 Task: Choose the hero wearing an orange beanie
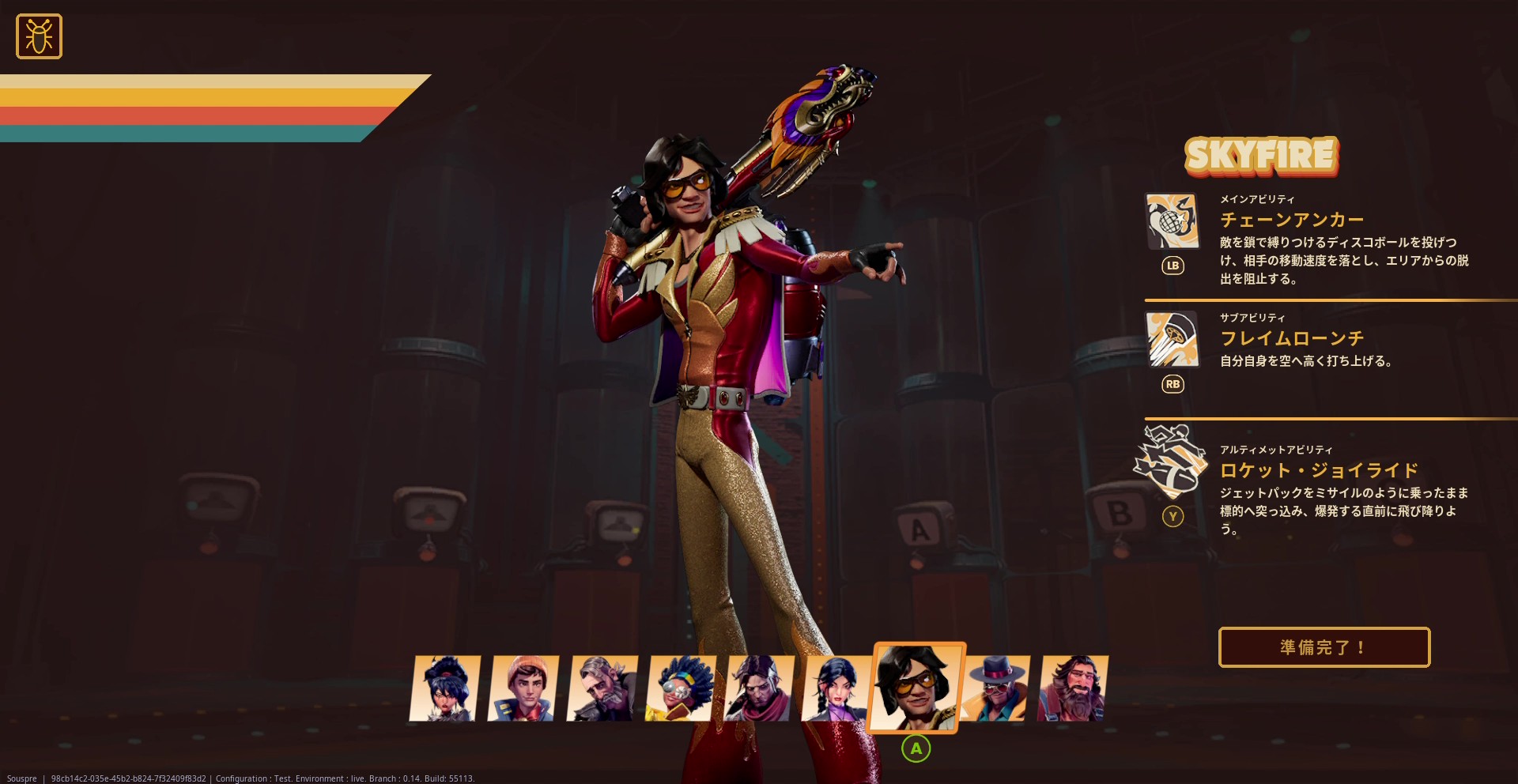coord(523,688)
